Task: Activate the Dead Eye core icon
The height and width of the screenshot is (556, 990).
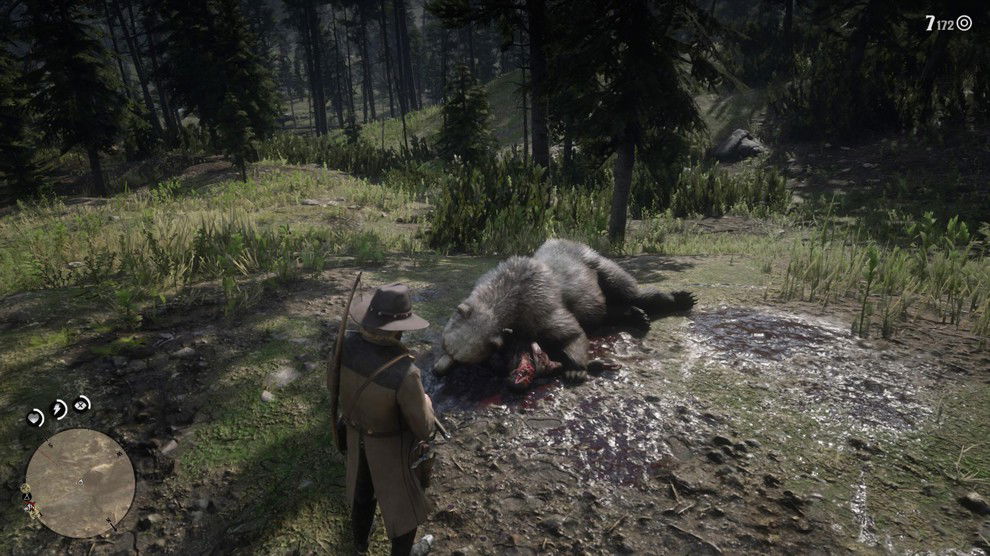Action: [82, 404]
